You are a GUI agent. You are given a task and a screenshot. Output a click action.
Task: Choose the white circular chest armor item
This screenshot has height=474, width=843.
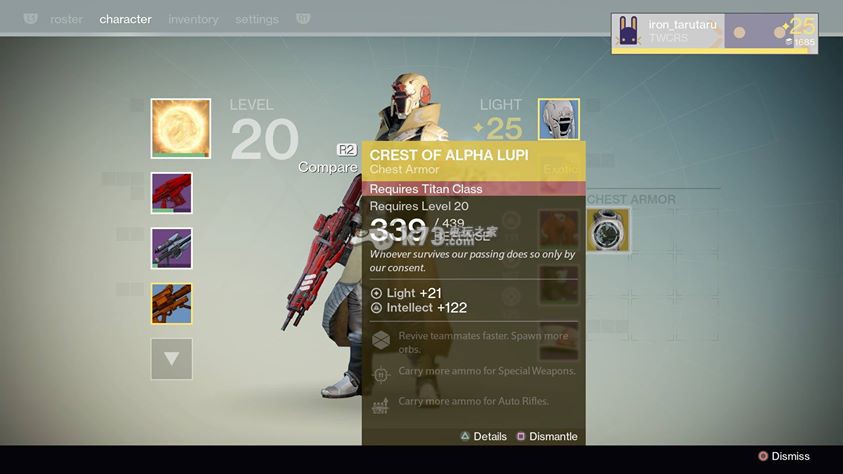click(x=608, y=230)
